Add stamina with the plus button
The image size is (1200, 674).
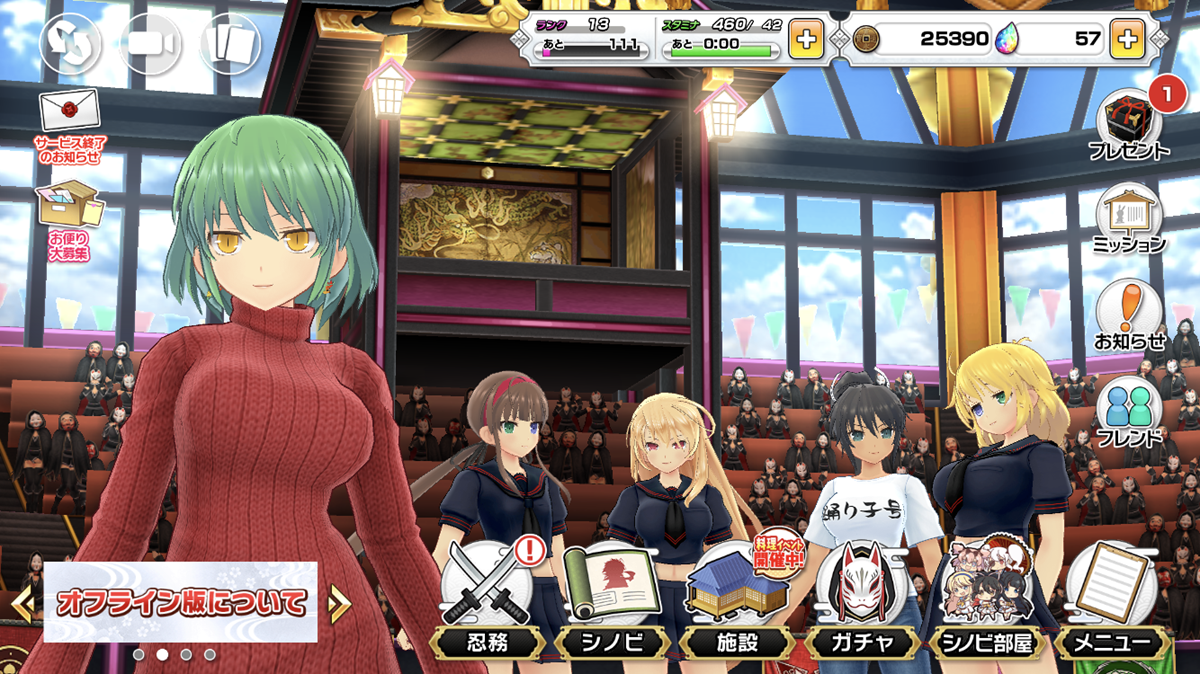tap(806, 40)
